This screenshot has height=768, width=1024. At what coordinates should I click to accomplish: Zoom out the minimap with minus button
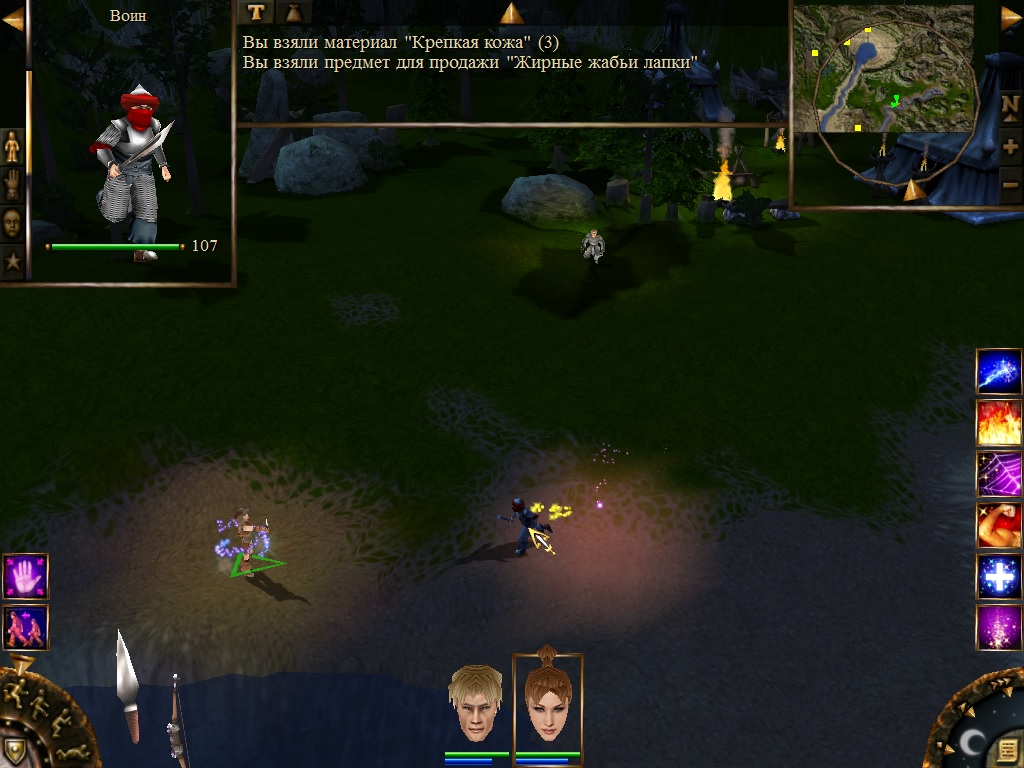pos(1010,185)
